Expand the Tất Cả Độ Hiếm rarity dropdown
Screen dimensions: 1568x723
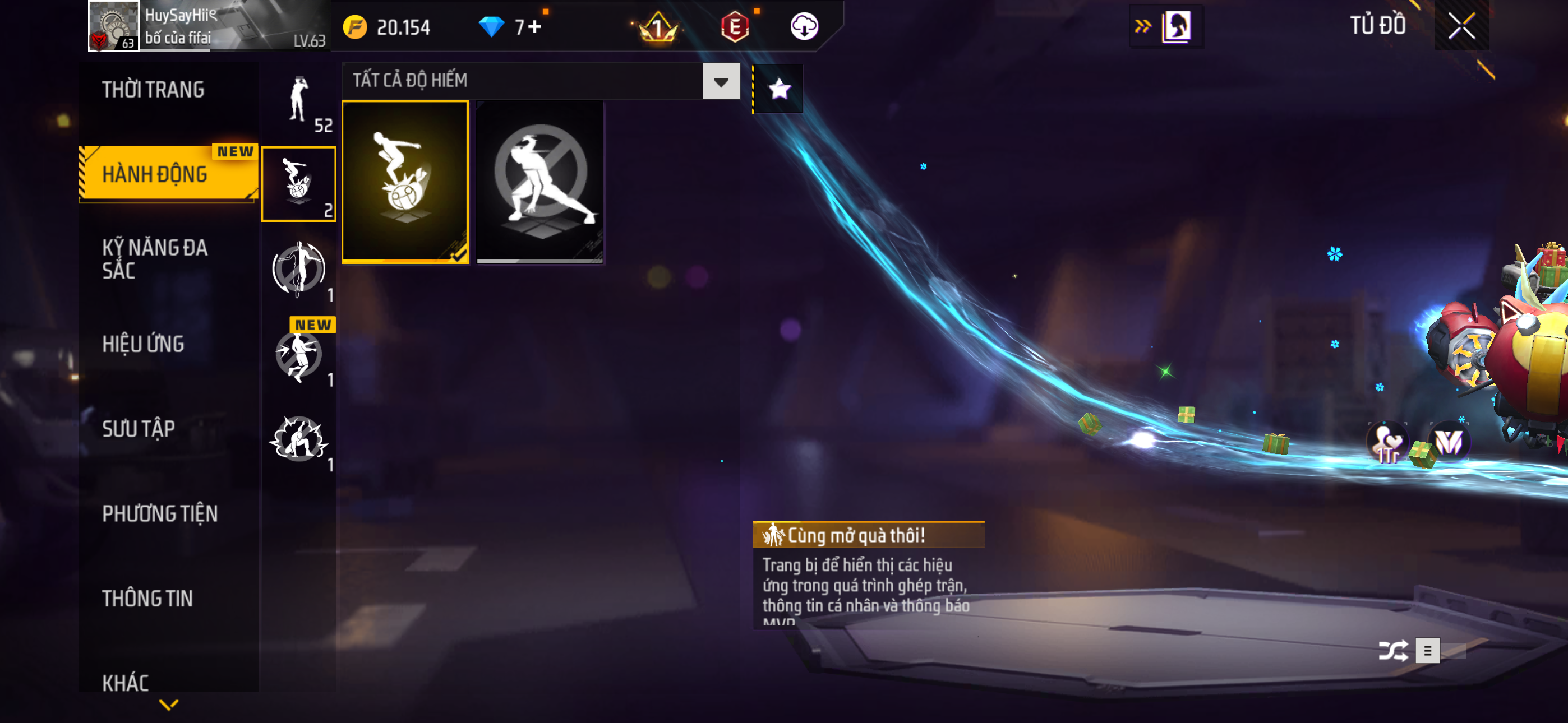721,81
